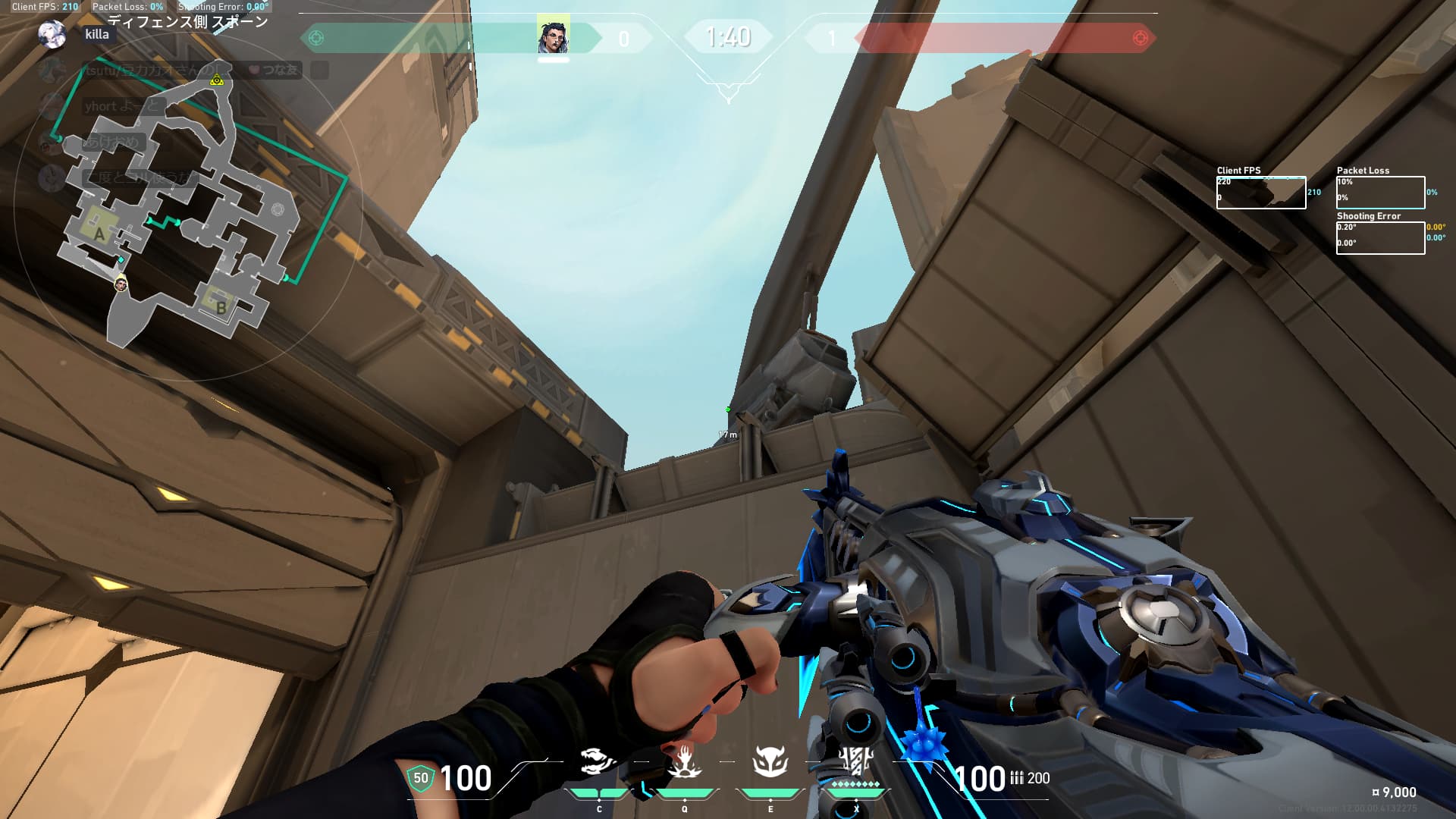Select the B site marker on the minimap
Image resolution: width=1456 pixels, height=819 pixels.
click(x=221, y=307)
